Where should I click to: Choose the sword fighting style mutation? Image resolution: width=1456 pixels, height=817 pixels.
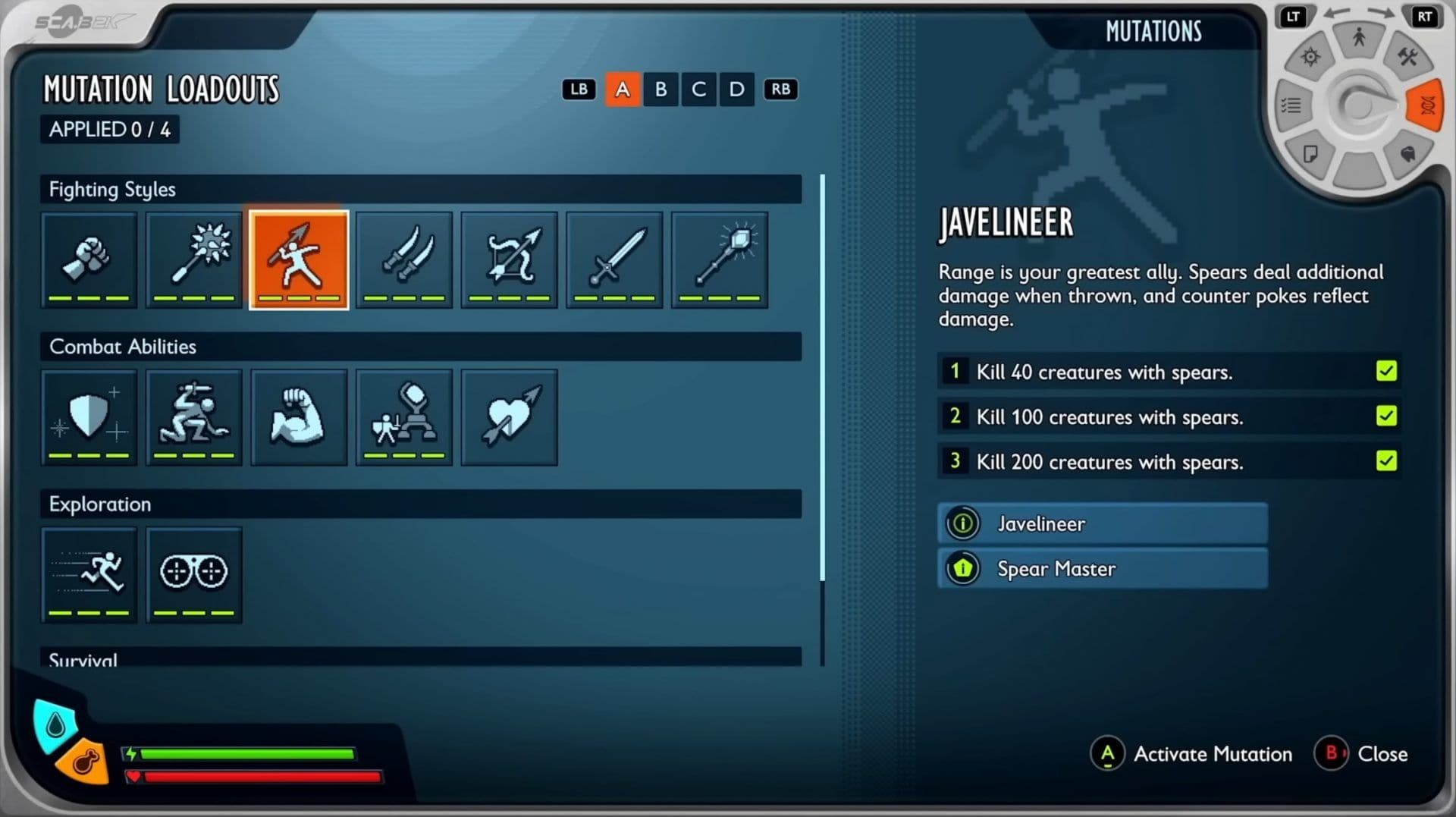click(x=614, y=259)
